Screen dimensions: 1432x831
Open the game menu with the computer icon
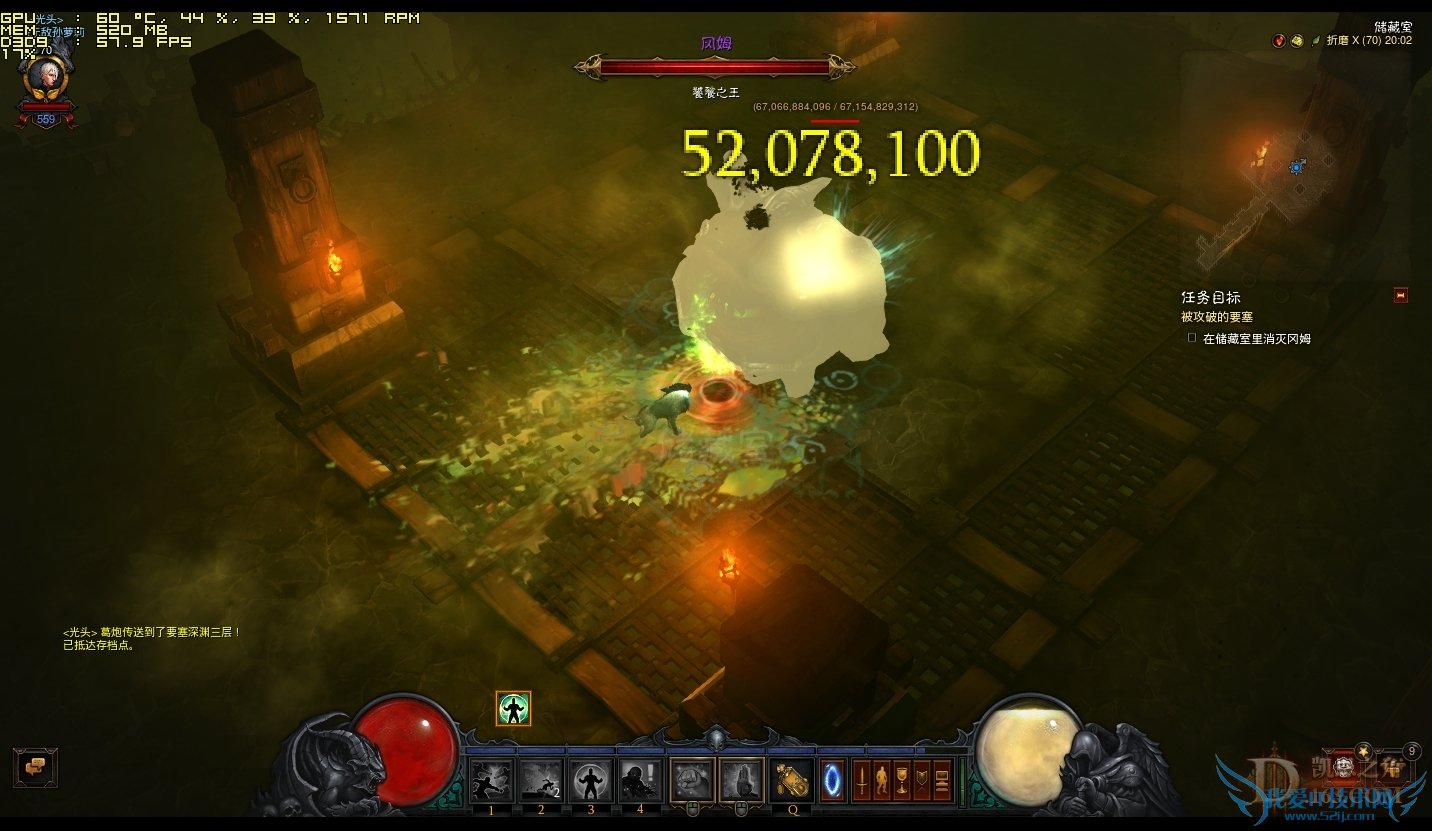pyautogui.click(x=942, y=780)
